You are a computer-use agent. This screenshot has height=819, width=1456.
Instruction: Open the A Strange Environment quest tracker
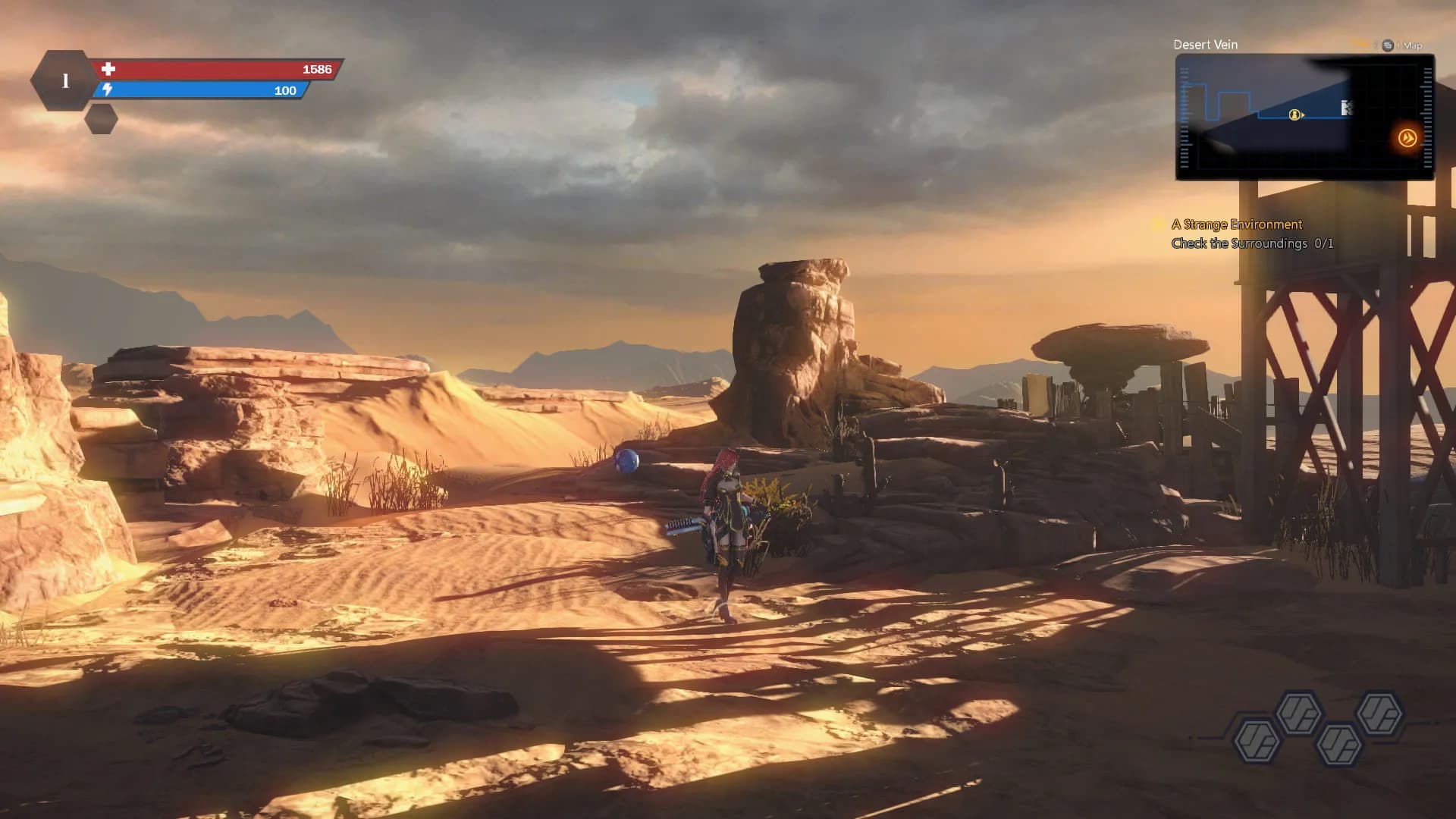tap(1236, 224)
